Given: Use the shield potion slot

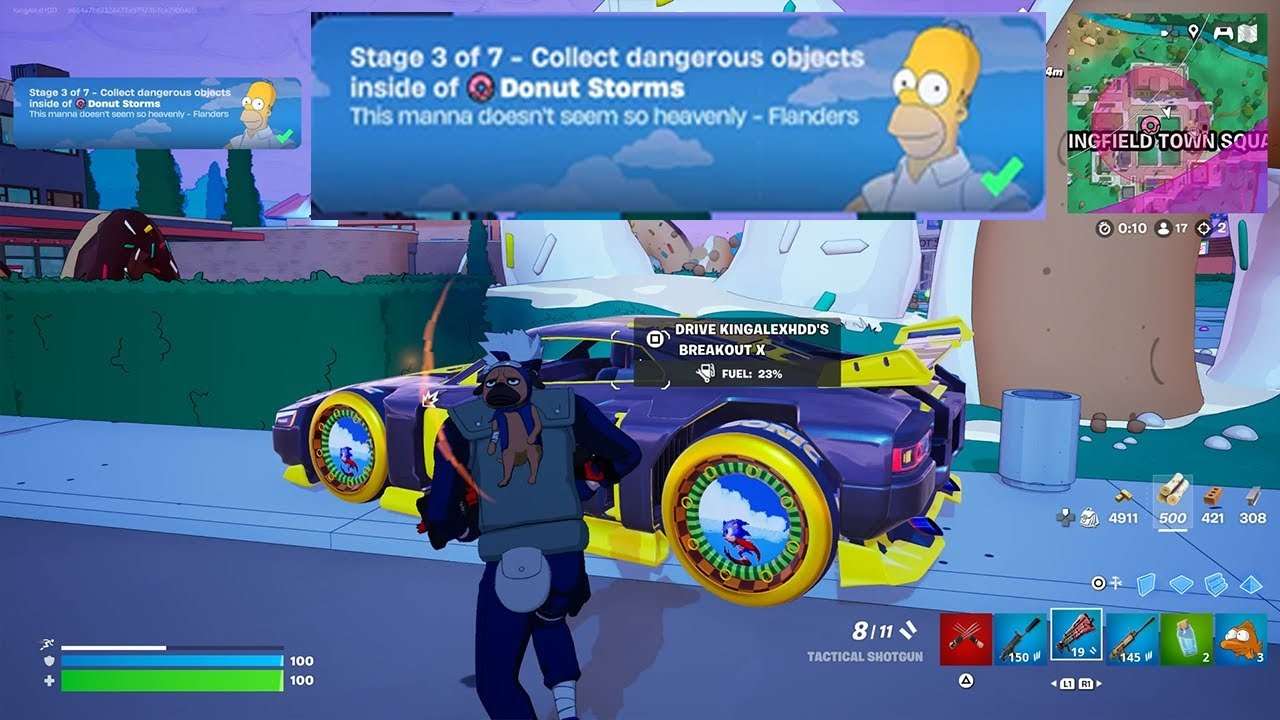Looking at the screenshot, I should click(1186, 639).
